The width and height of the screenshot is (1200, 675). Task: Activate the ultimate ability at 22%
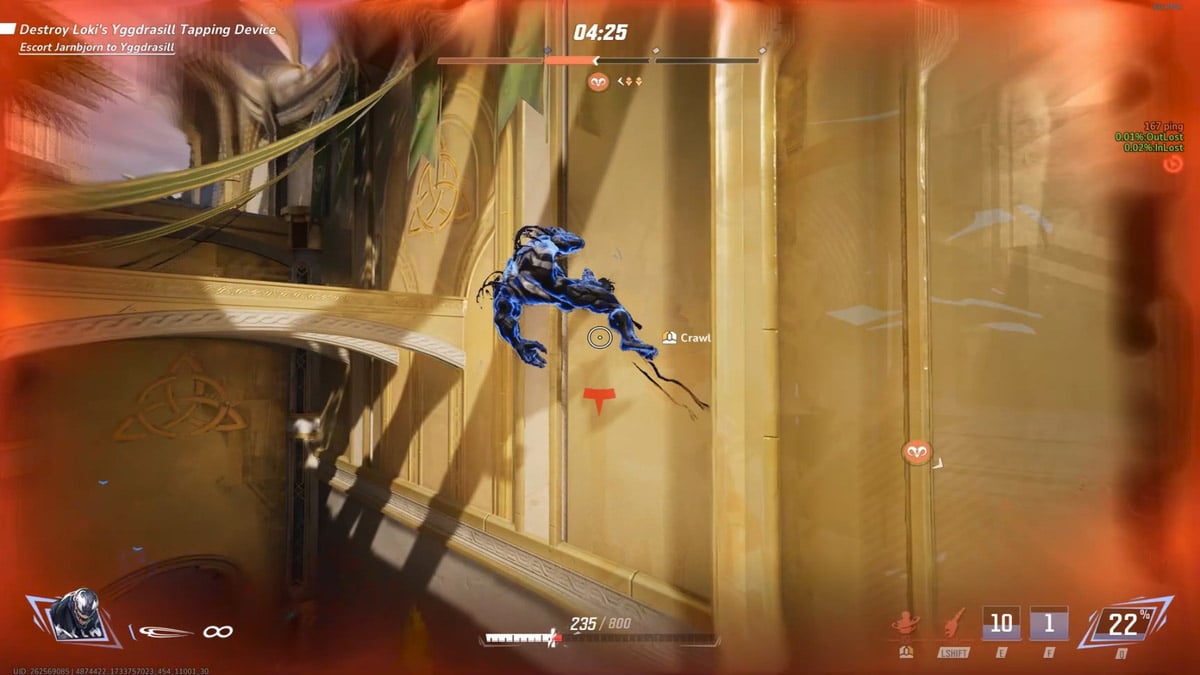pyautogui.click(x=1122, y=626)
